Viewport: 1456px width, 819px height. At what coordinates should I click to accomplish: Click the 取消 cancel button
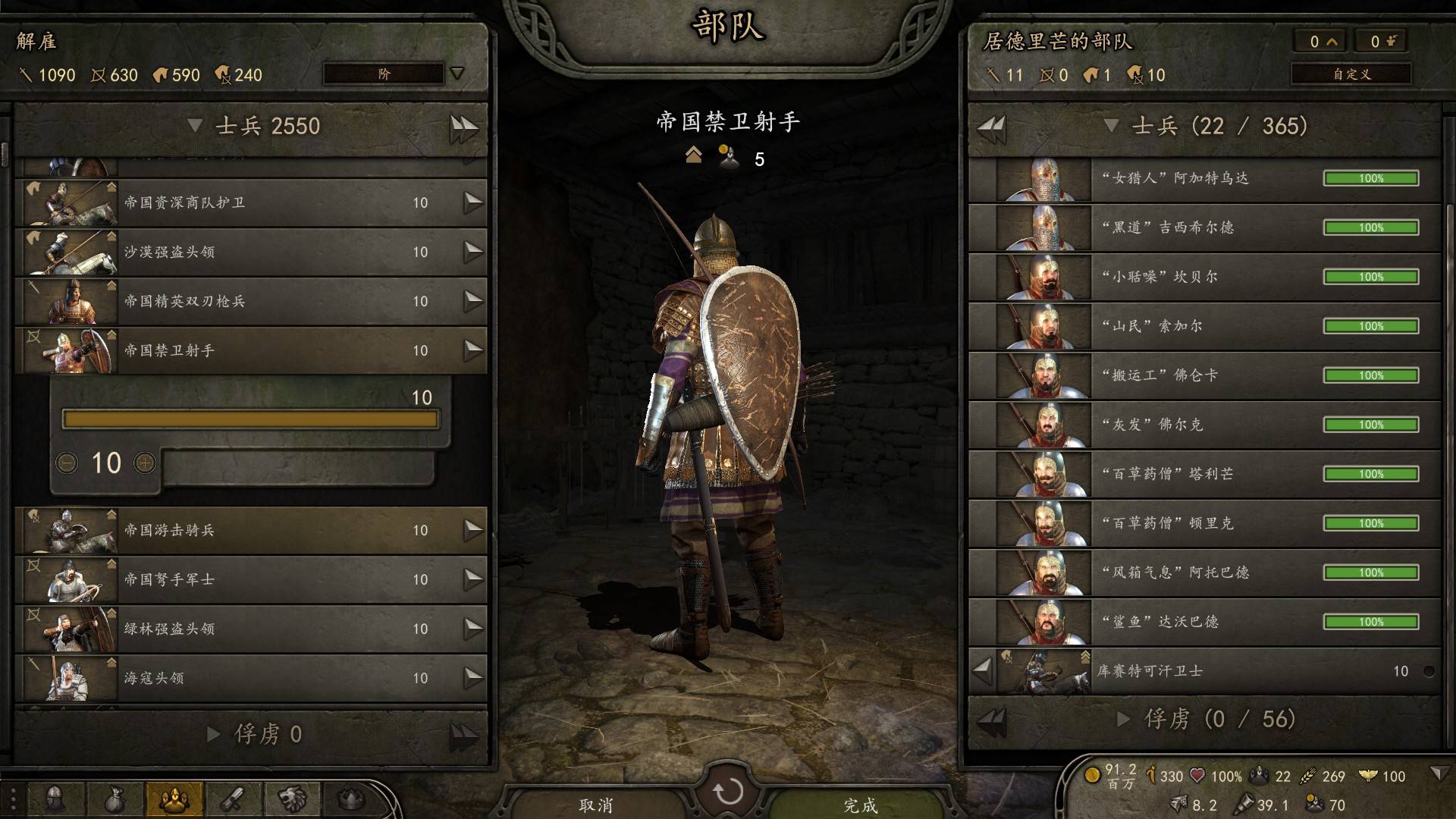(x=596, y=805)
